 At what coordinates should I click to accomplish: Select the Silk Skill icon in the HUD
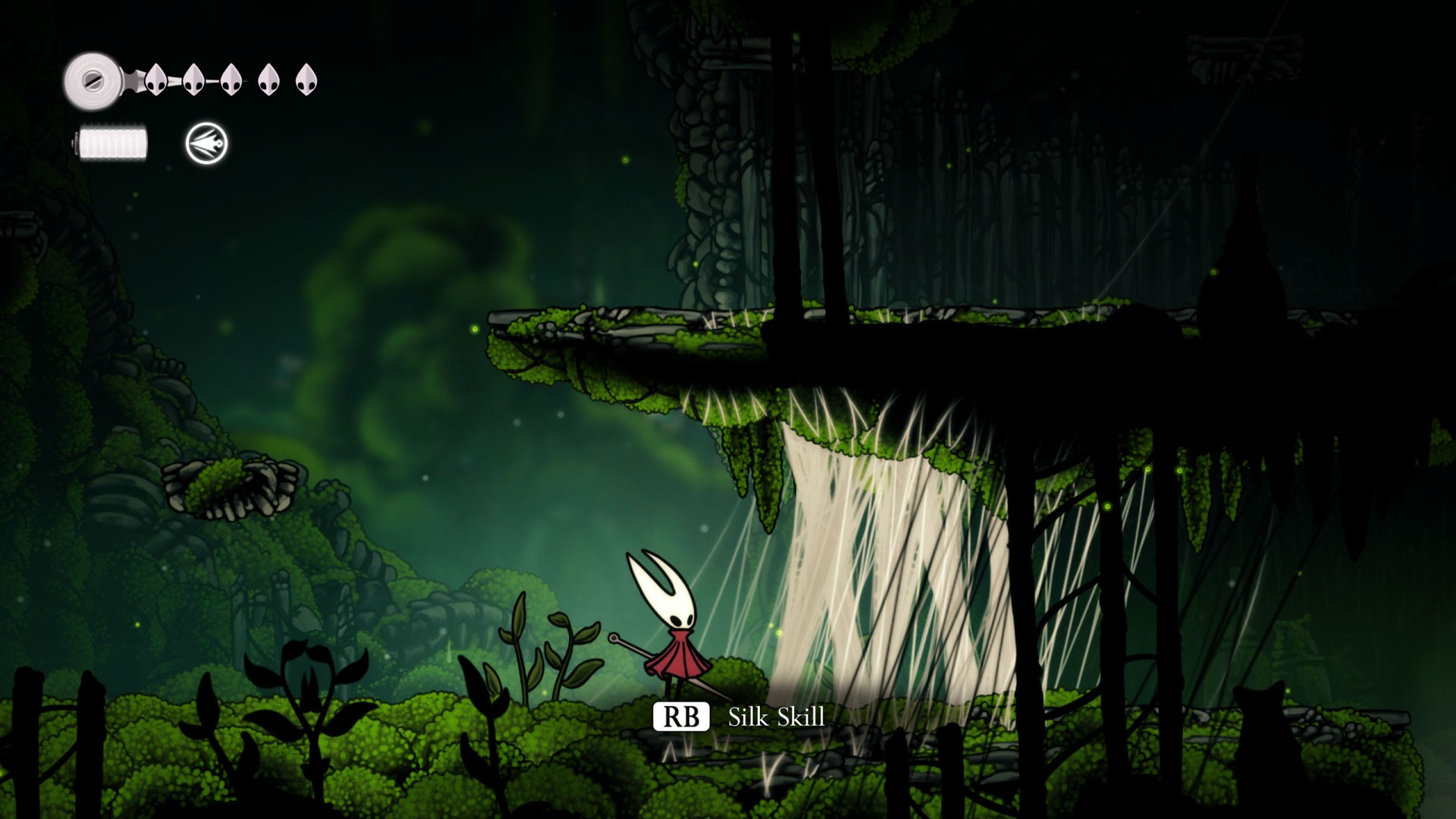point(206,143)
